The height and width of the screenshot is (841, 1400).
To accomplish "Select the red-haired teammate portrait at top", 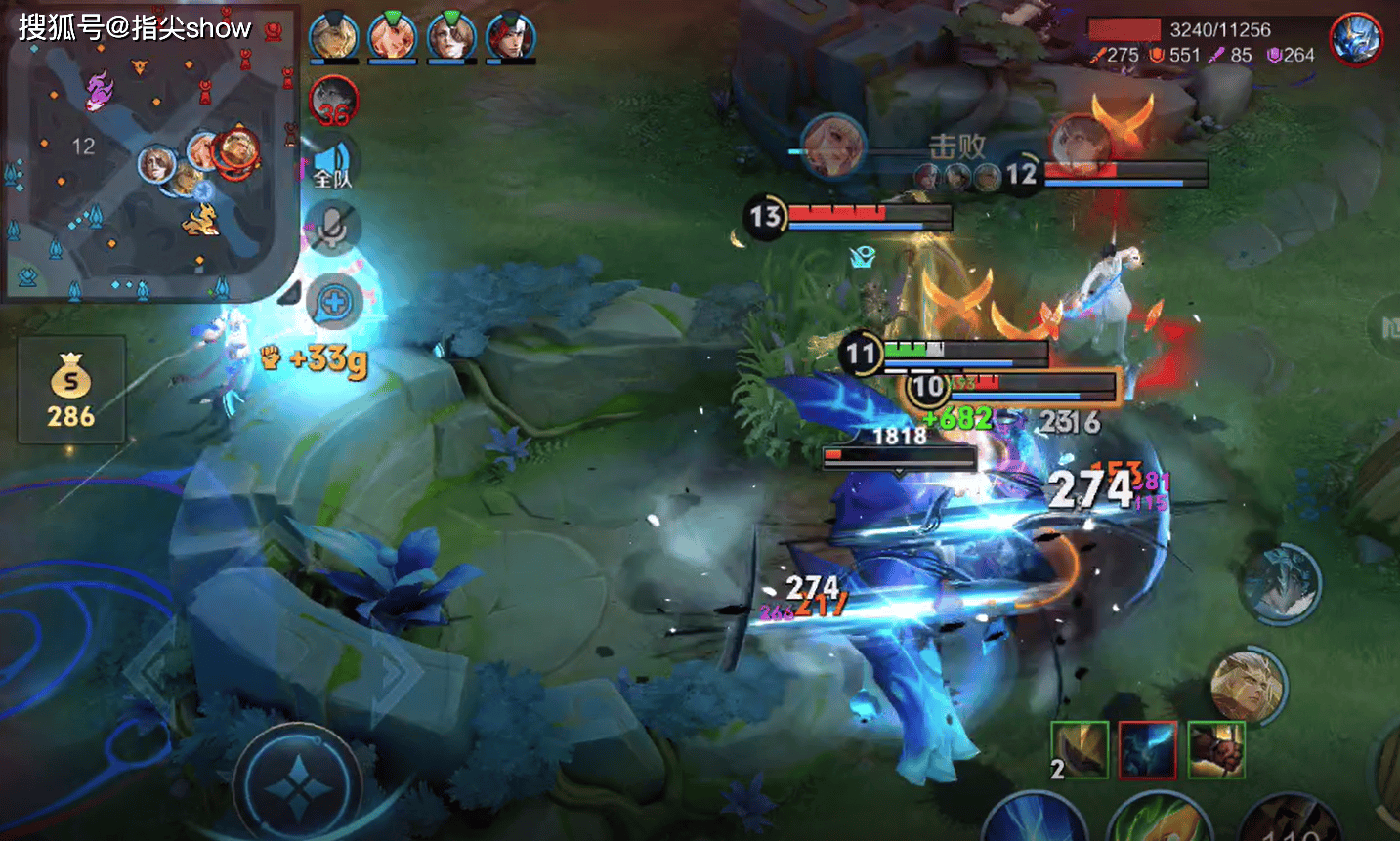I will [x=510, y=37].
